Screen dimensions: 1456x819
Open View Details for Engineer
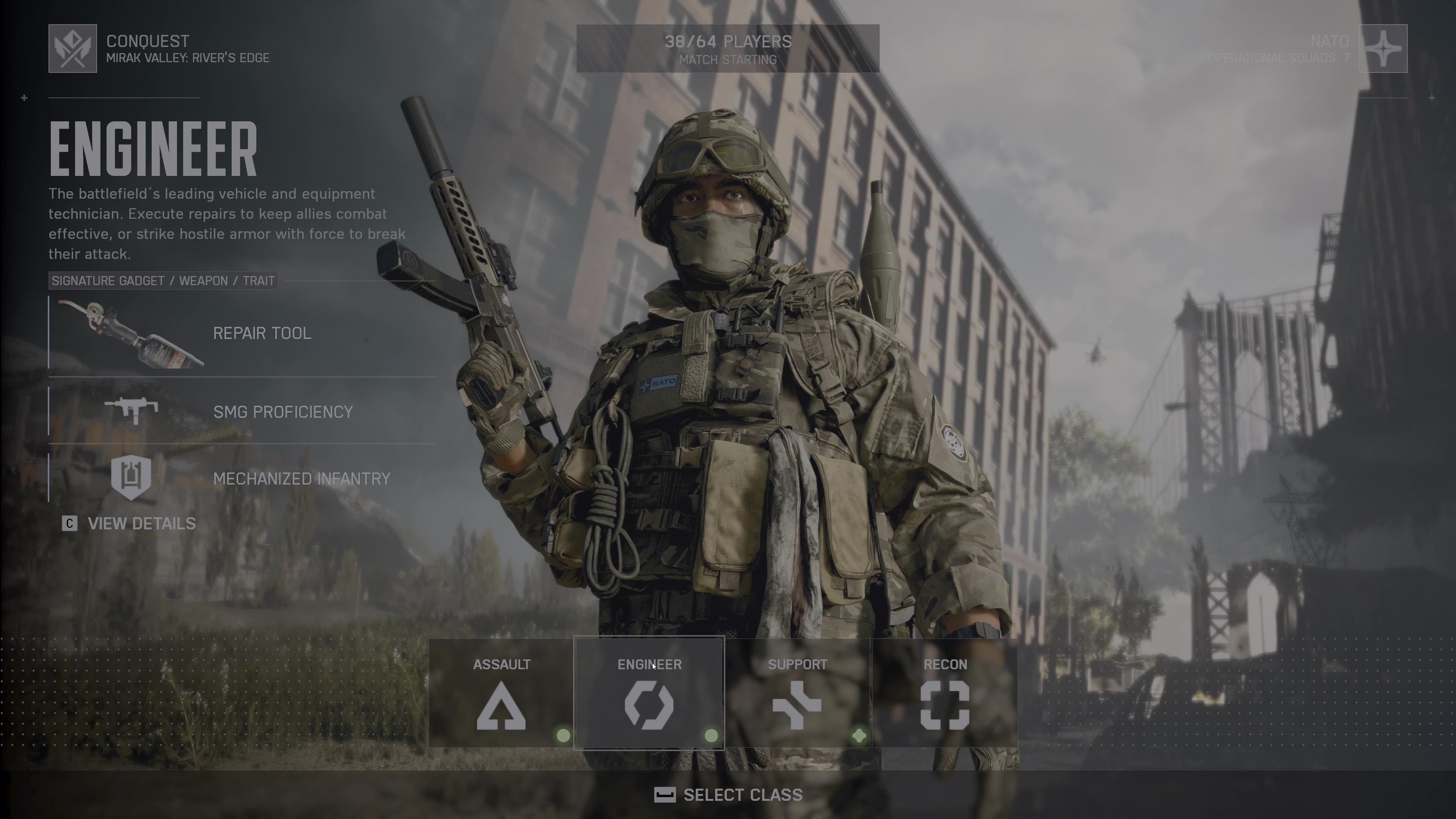click(x=129, y=523)
